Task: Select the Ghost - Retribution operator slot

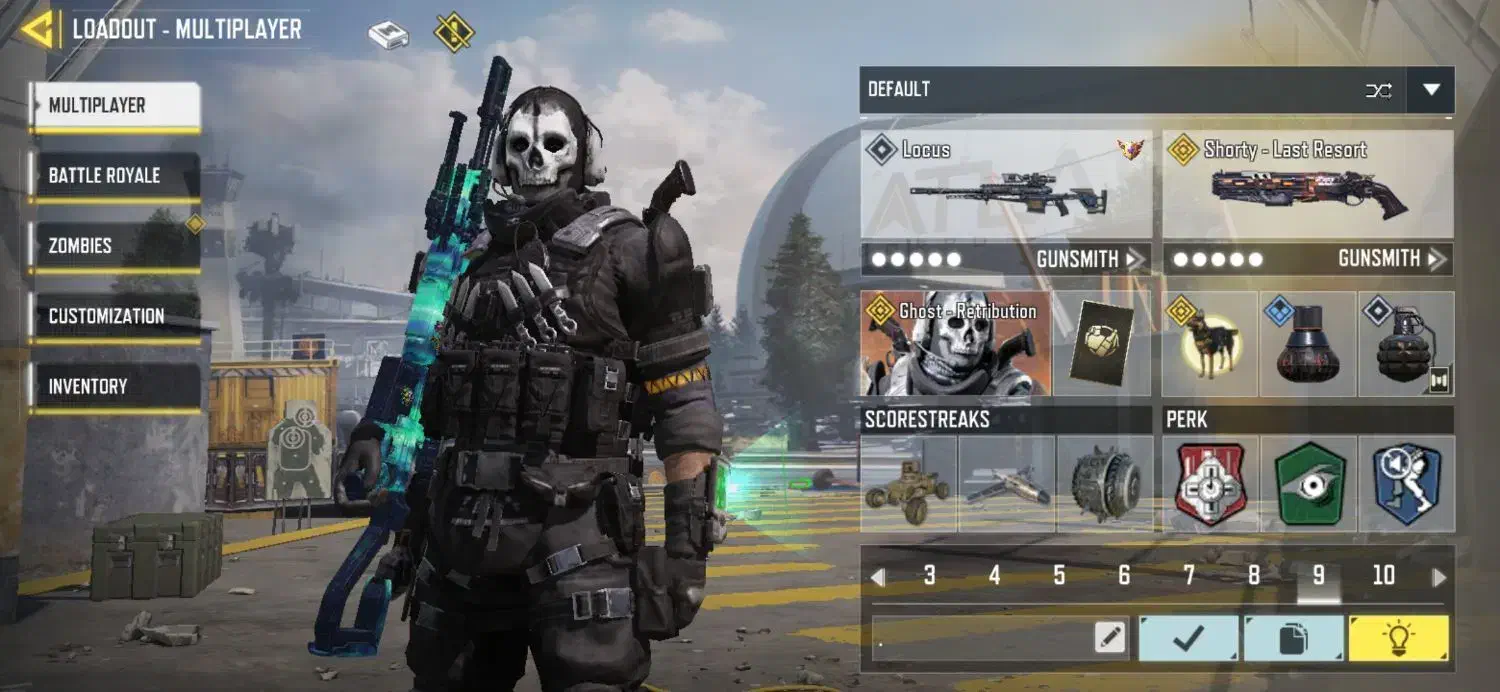Action: click(x=956, y=344)
